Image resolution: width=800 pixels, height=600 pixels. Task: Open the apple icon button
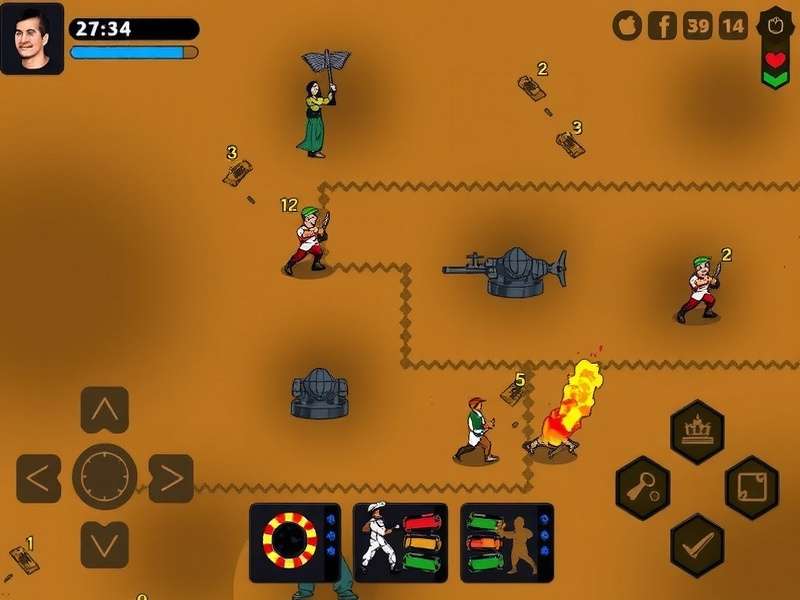[x=627, y=25]
